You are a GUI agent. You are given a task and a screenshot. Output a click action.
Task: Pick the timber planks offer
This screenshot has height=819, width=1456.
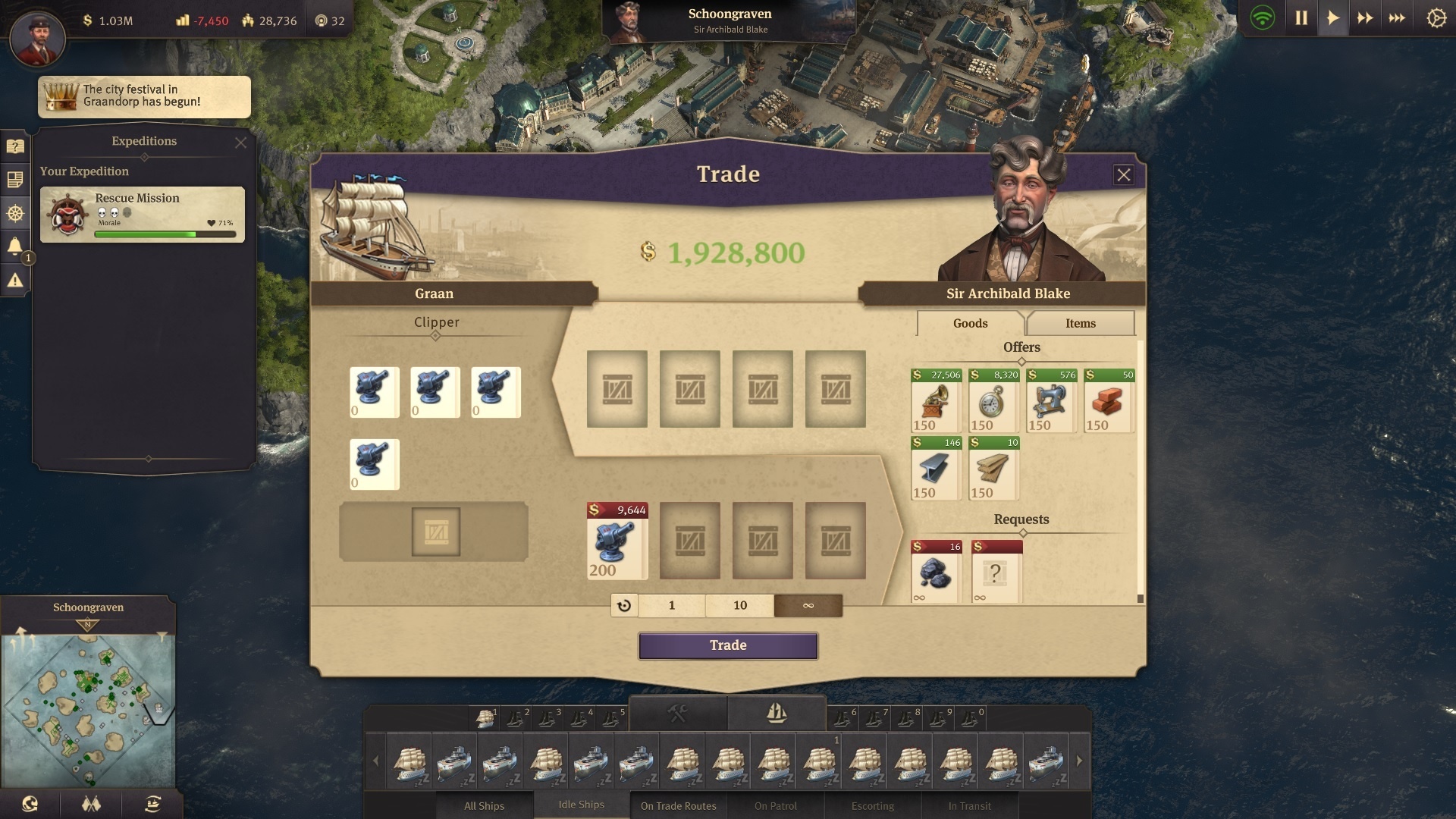click(993, 469)
